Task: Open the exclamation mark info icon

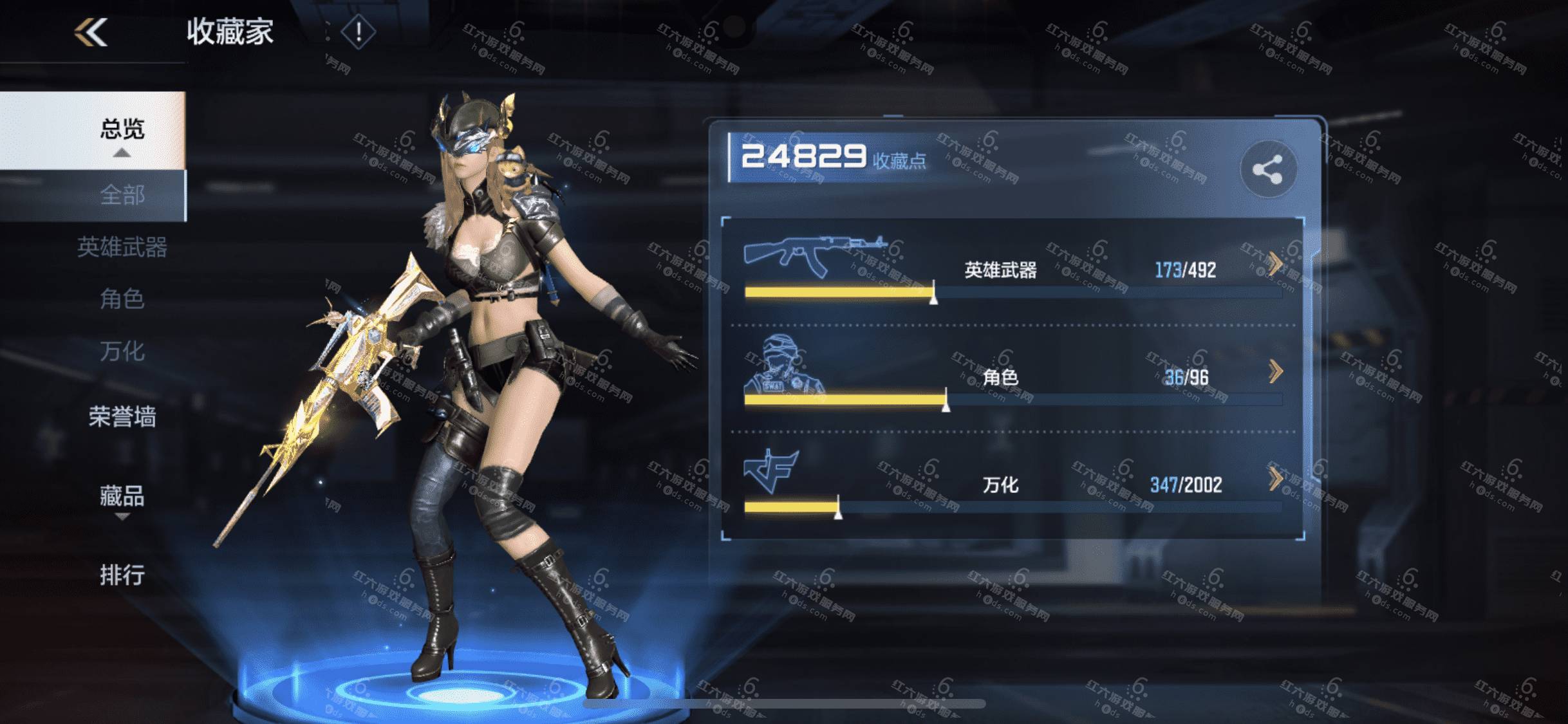Action: tap(358, 32)
